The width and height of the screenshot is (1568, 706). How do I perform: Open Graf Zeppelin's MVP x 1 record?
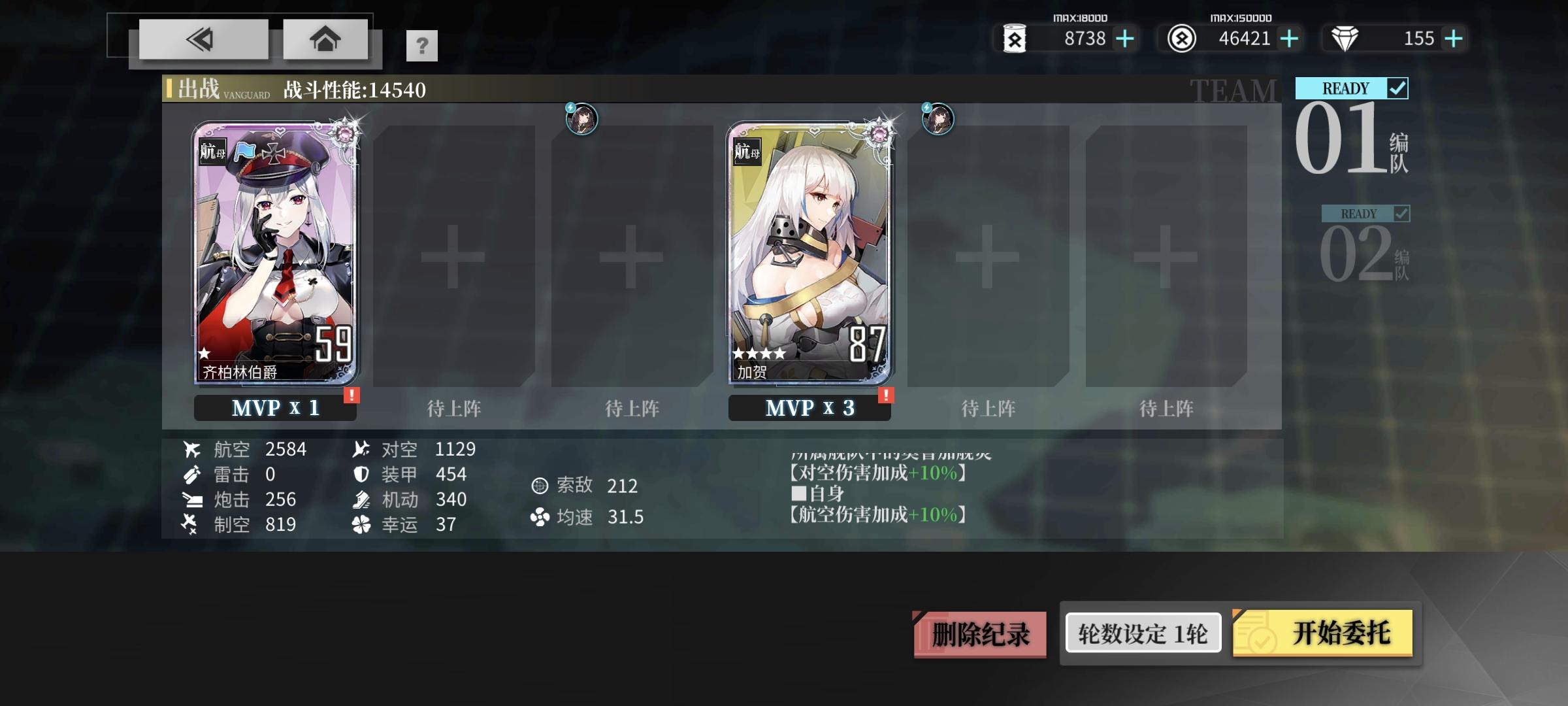point(276,408)
